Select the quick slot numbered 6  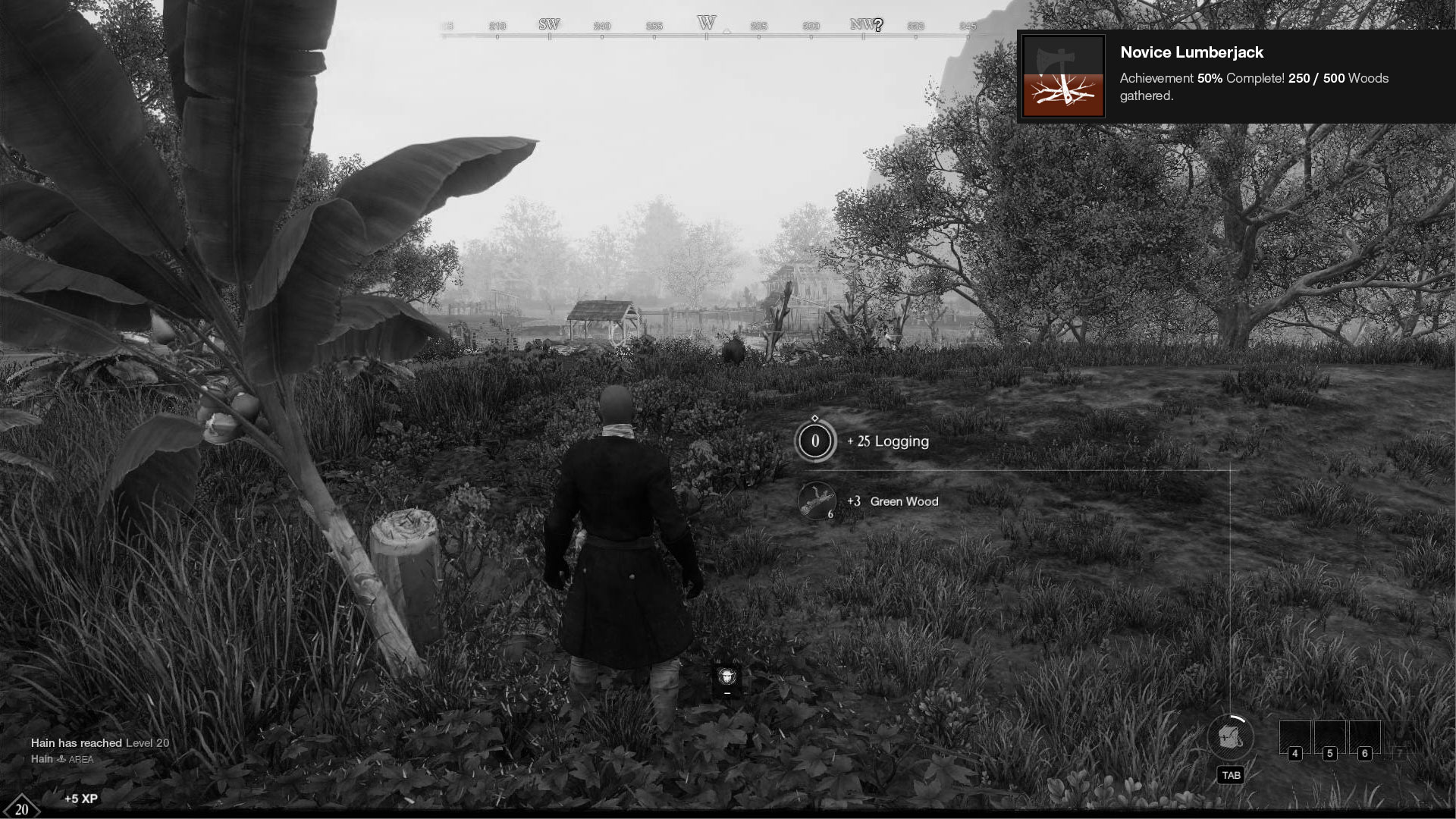click(1364, 737)
